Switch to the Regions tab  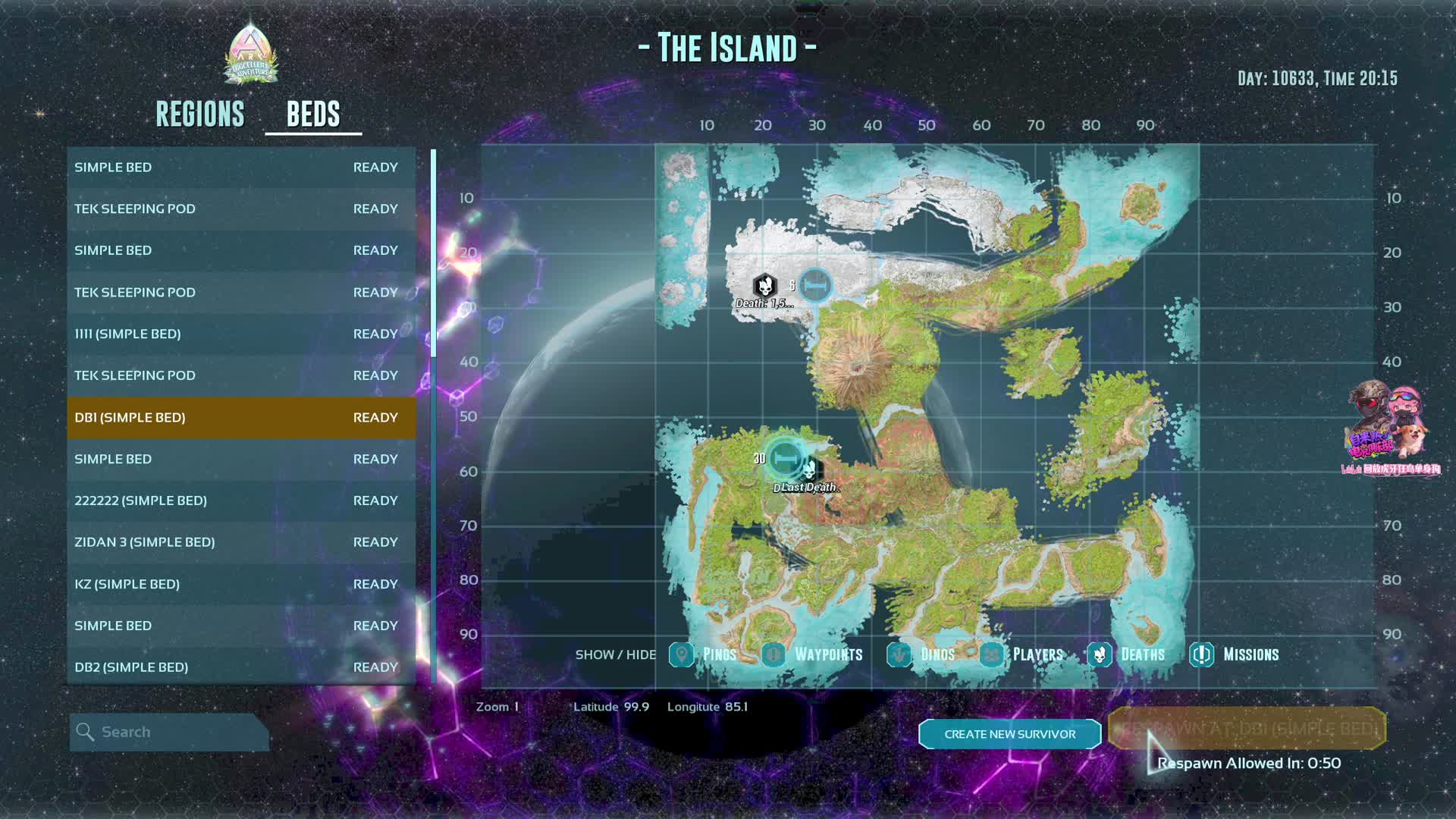tap(200, 115)
